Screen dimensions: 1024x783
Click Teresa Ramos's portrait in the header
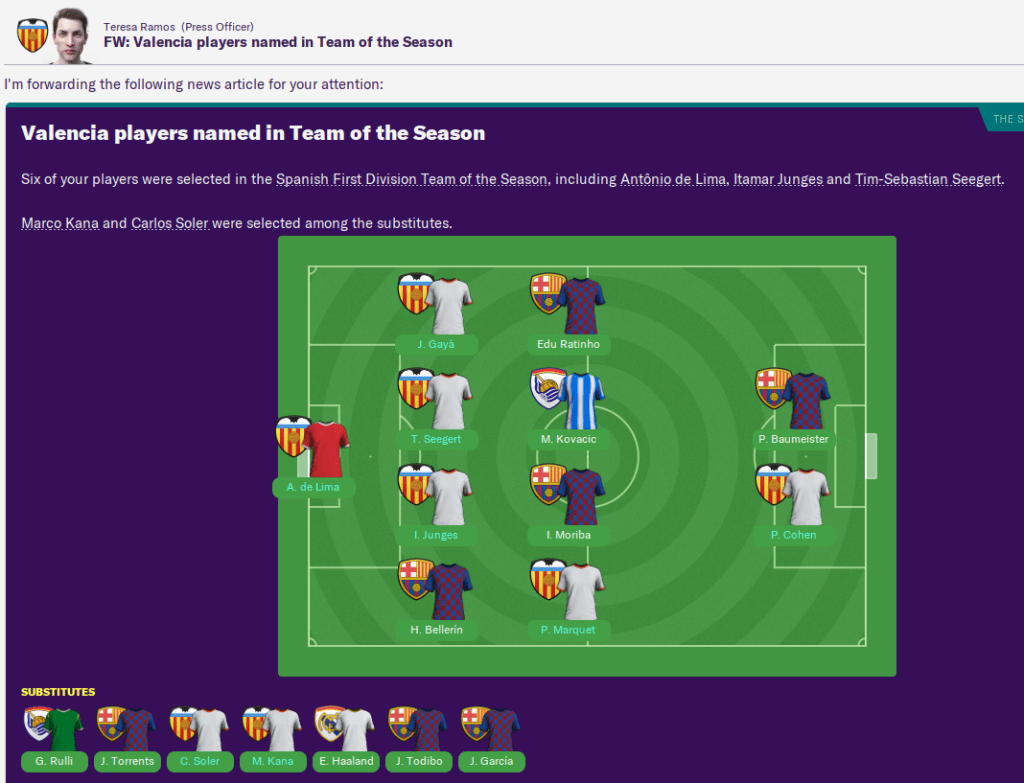click(70, 34)
